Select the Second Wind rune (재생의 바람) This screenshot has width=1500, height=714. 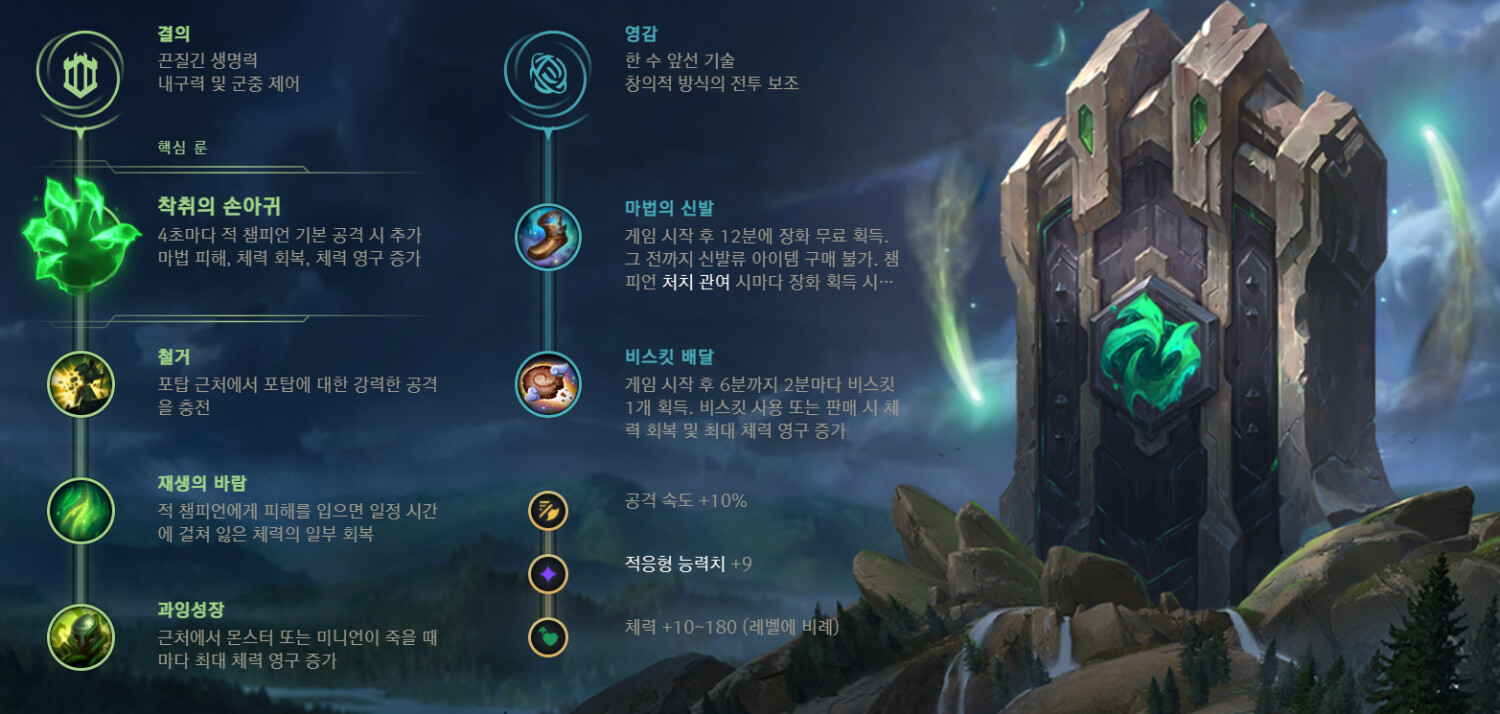[81, 511]
